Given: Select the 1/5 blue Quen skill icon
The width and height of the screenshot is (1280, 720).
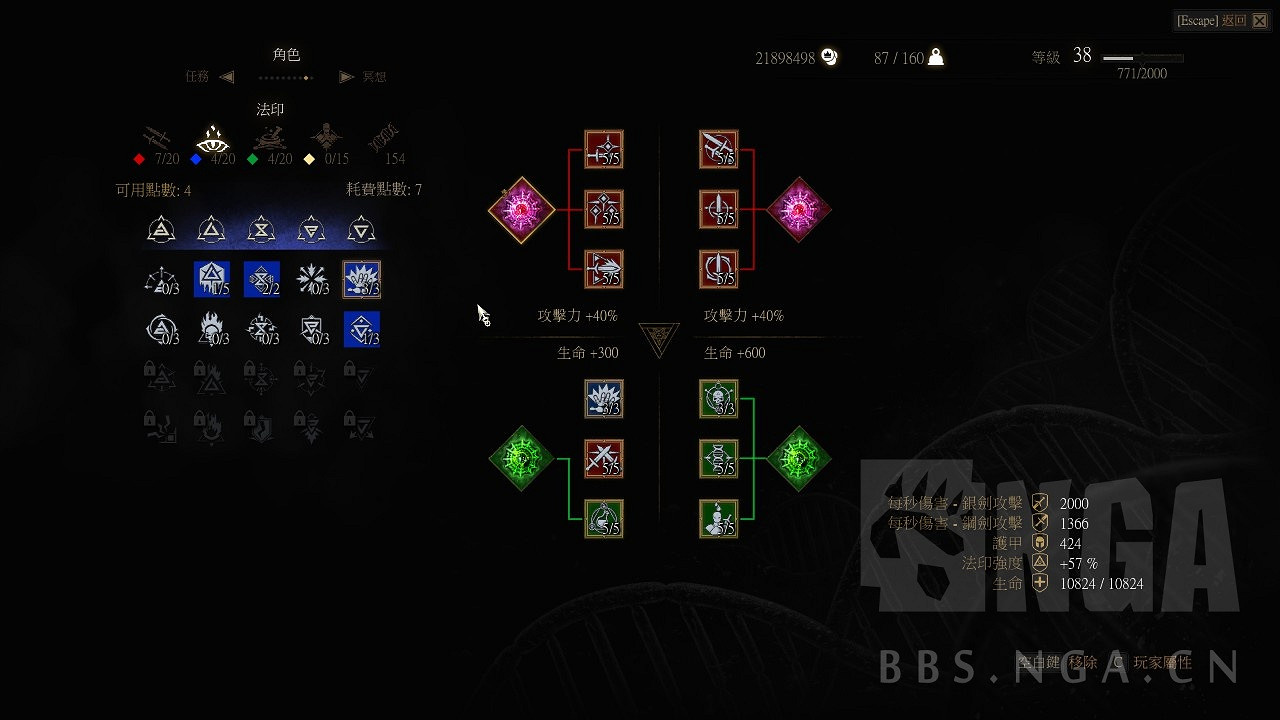Looking at the screenshot, I should (211, 279).
